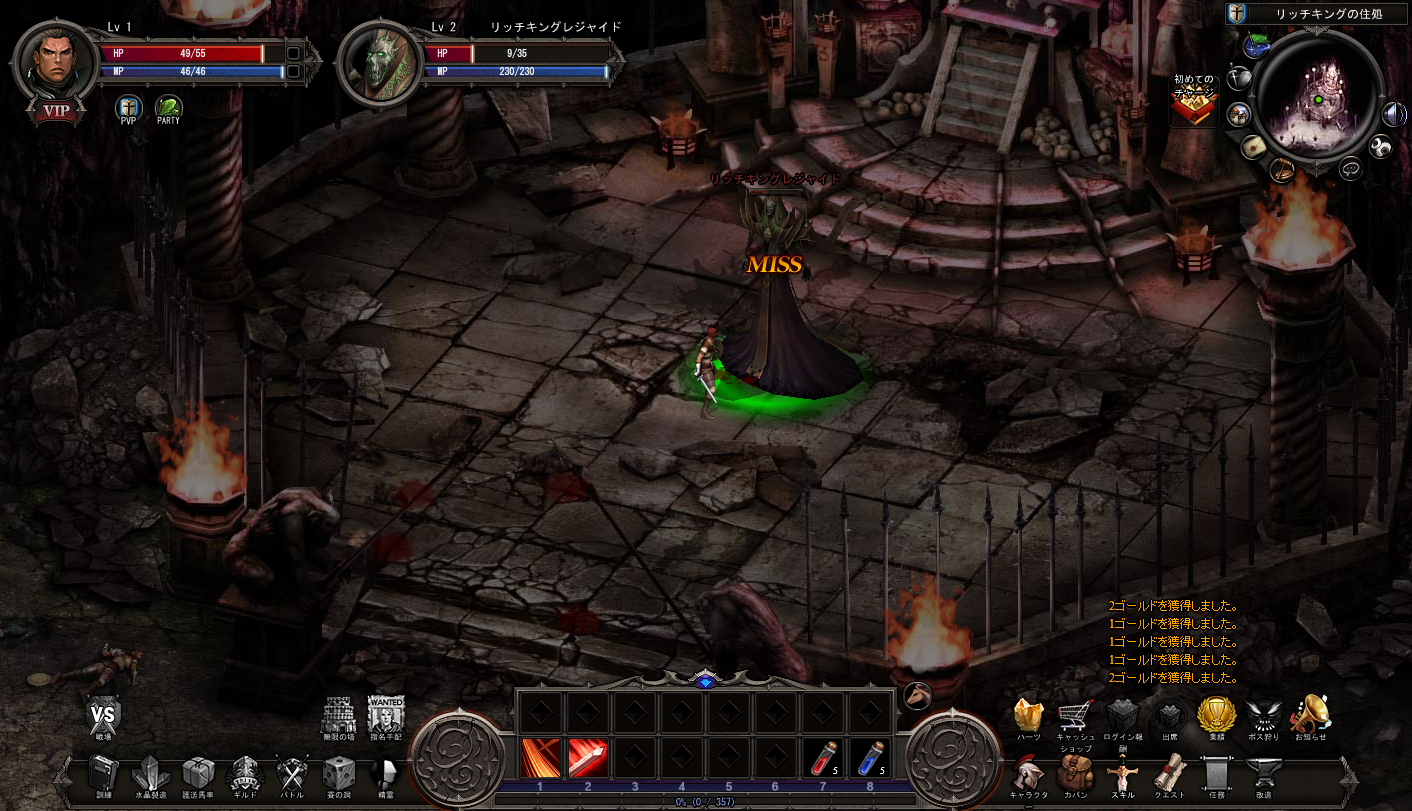Open the キャラクター character helmet icon
1412x811 pixels.
click(1026, 772)
